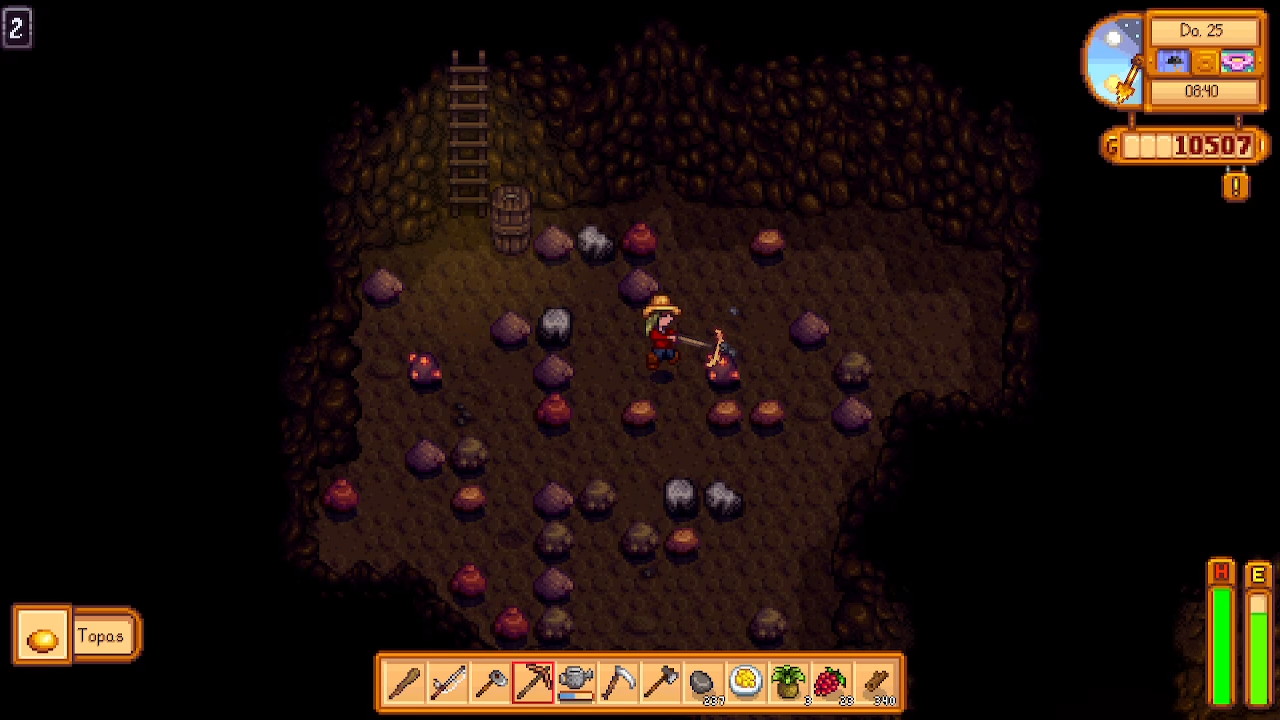Equip the watering can

(576, 683)
